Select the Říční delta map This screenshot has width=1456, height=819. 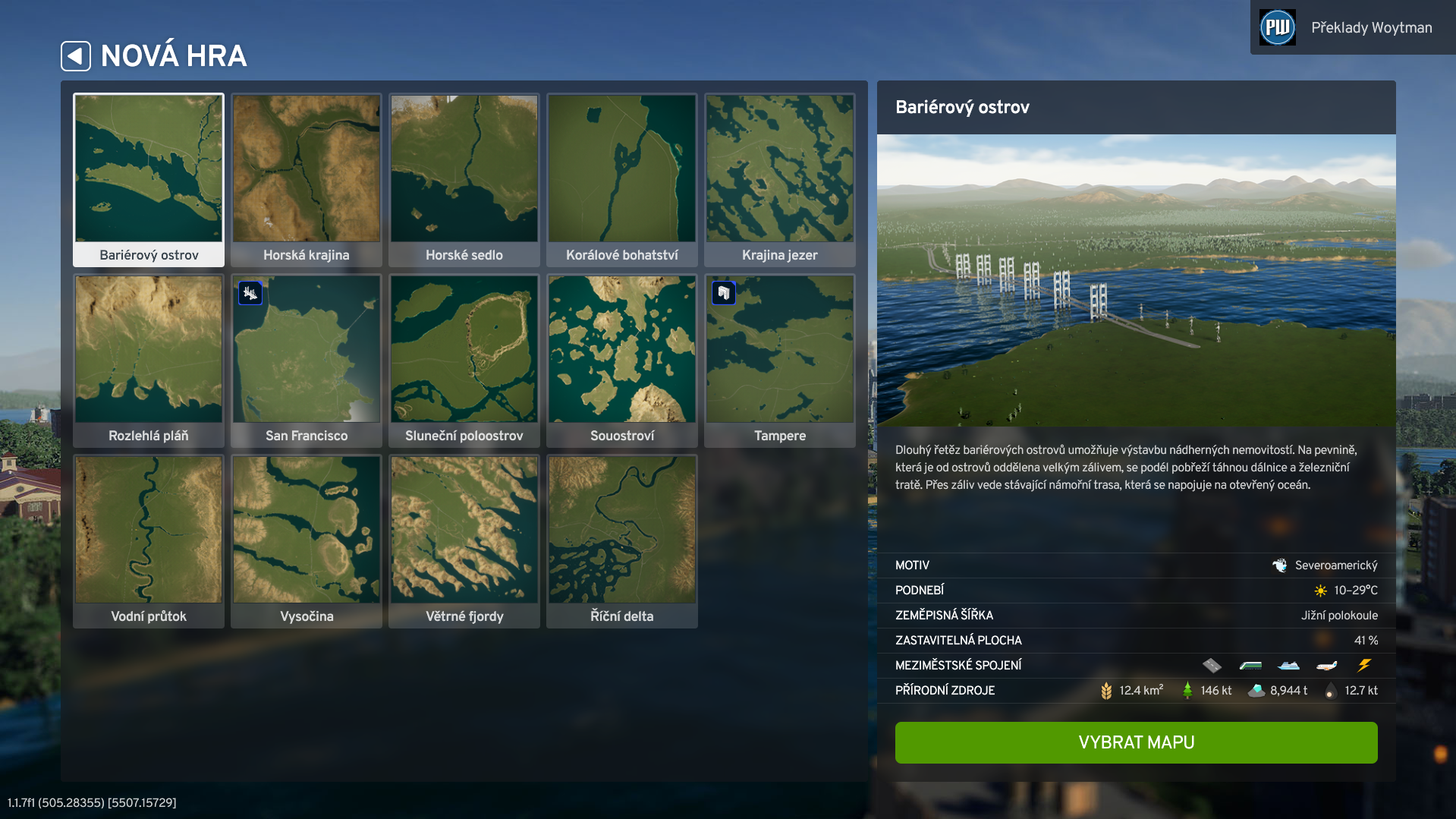tap(622, 540)
